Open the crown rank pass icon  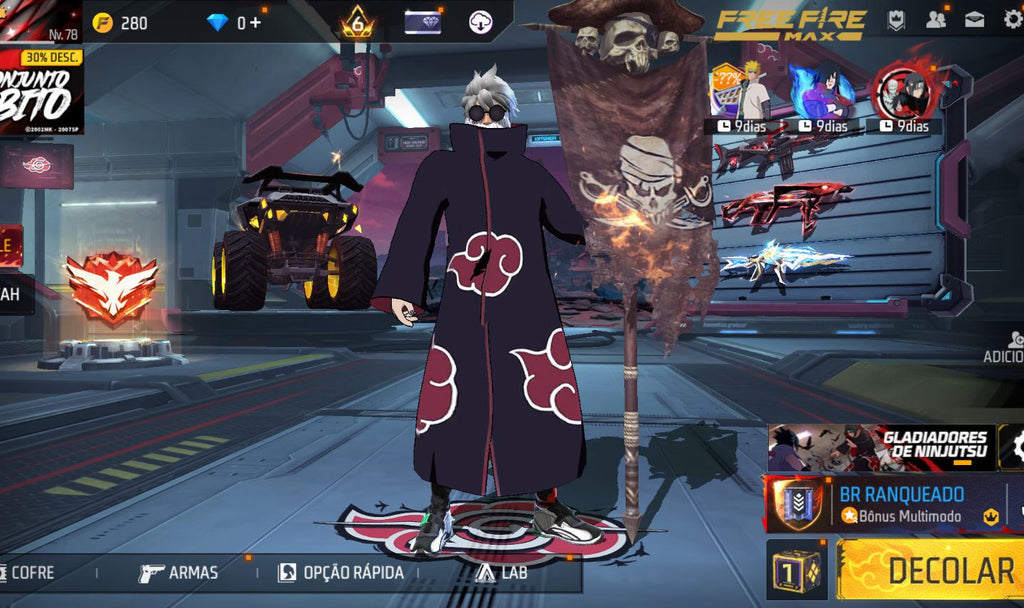(x=357, y=21)
